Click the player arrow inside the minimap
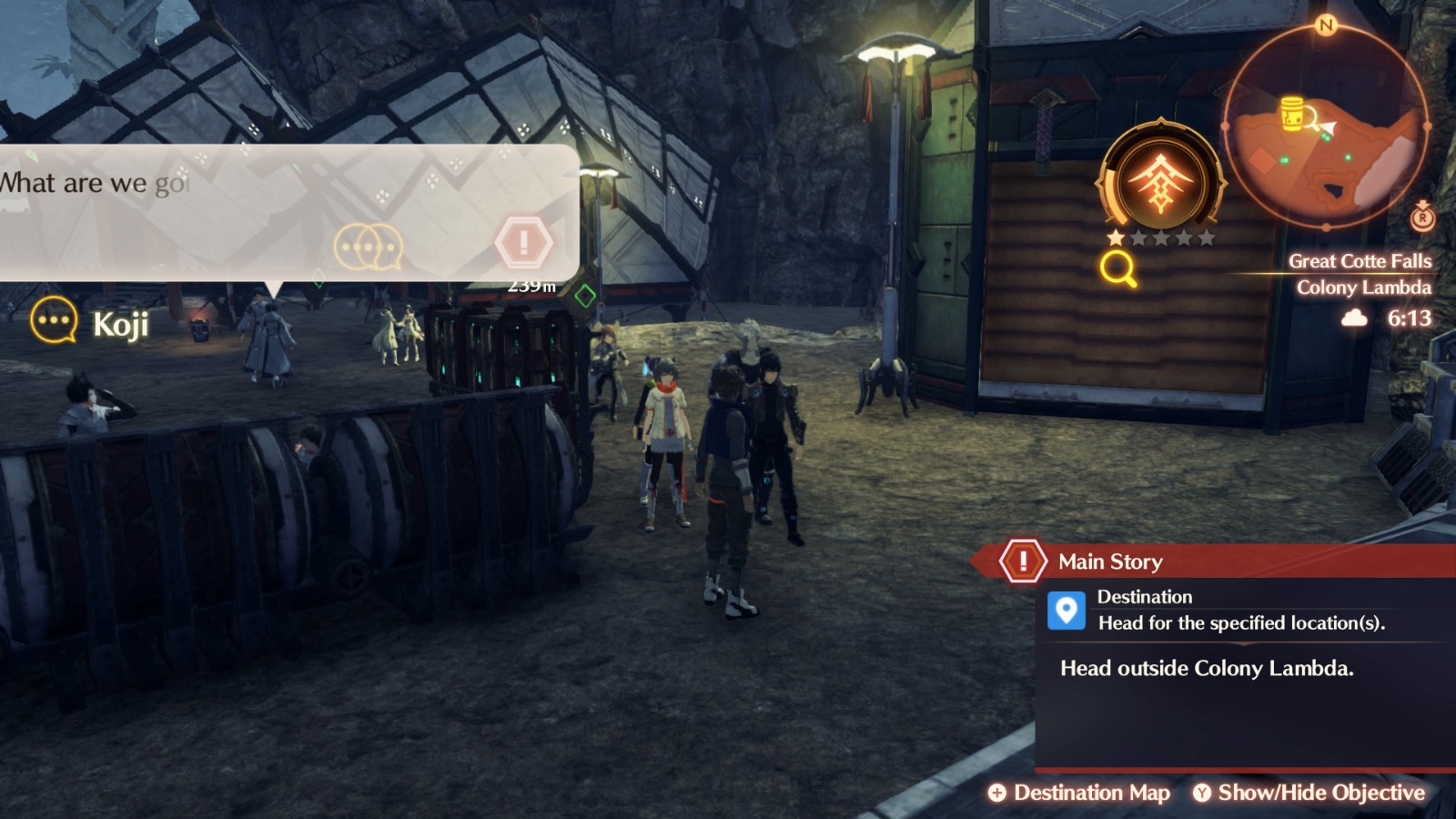 (x=1330, y=127)
